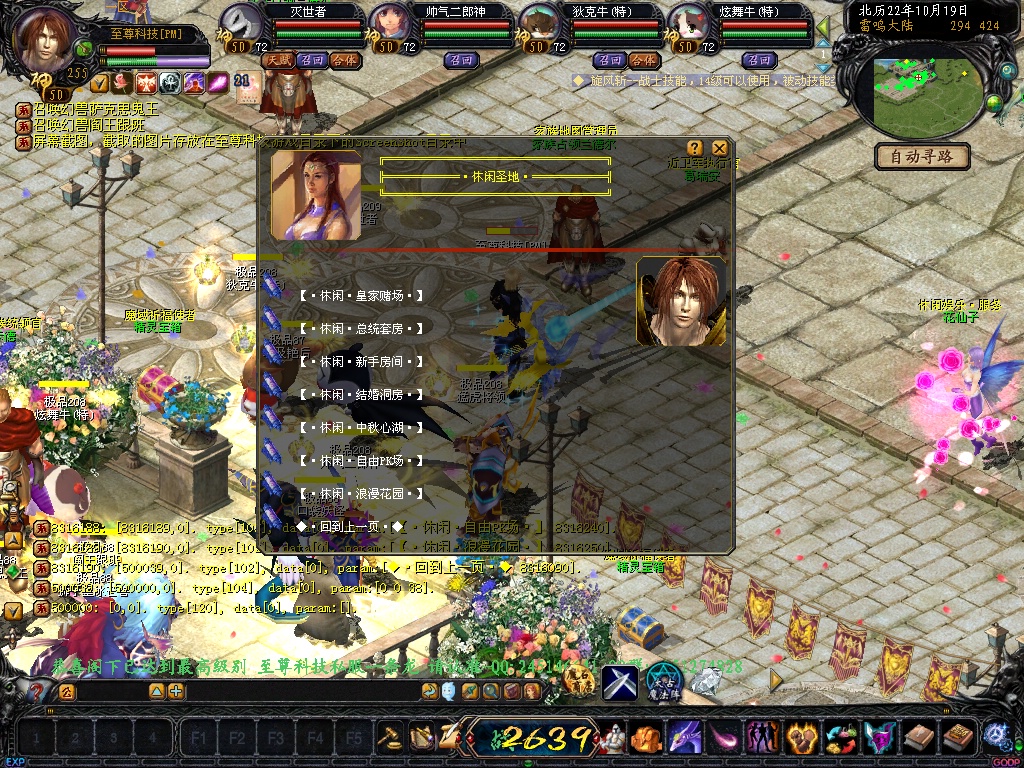Viewport: 1024px width, 768px height.
Task: Choose the 休闲·浪漫花园 destination
Action: tap(360, 495)
